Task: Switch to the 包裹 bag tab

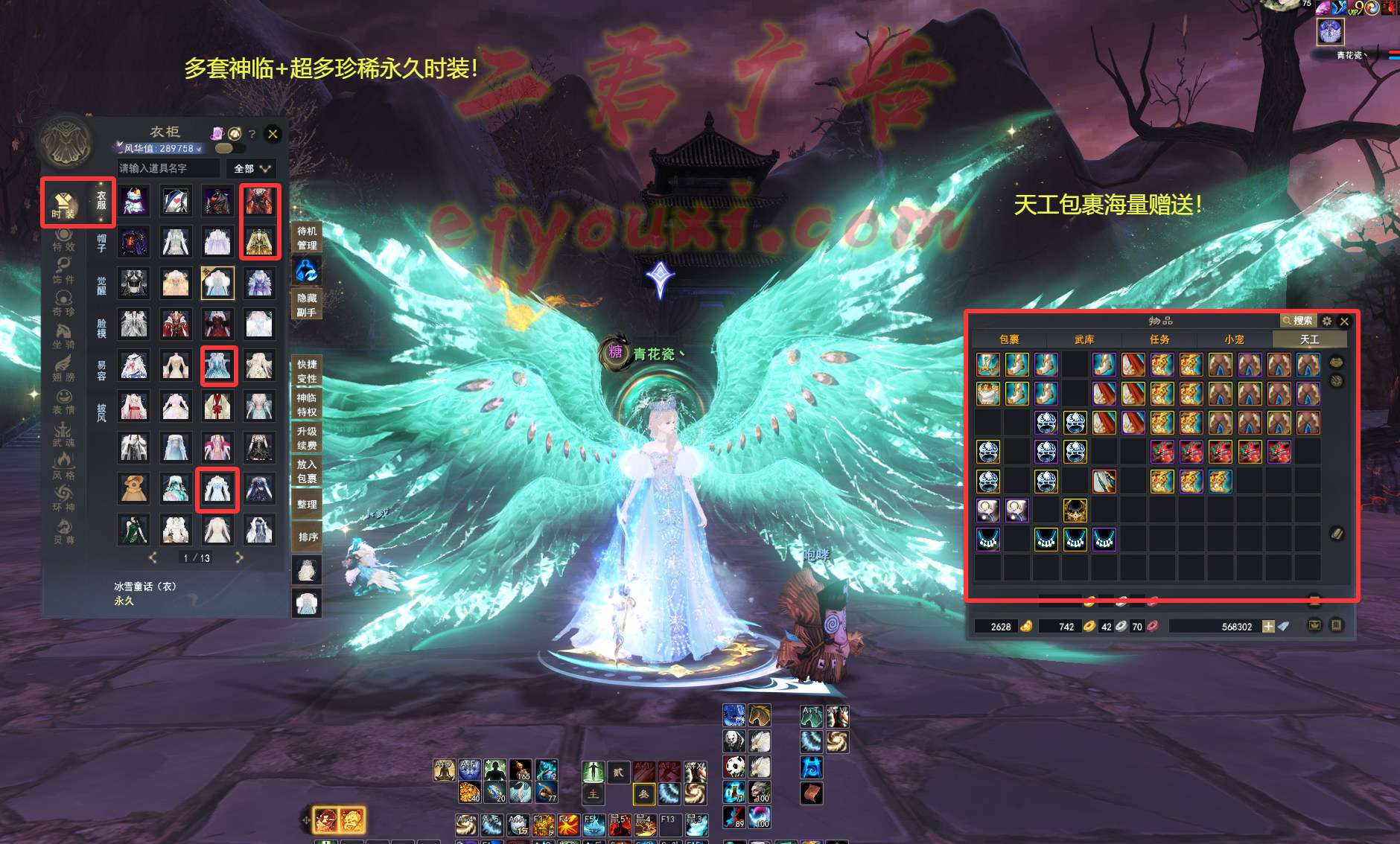Action: pyautogui.click(x=1009, y=339)
